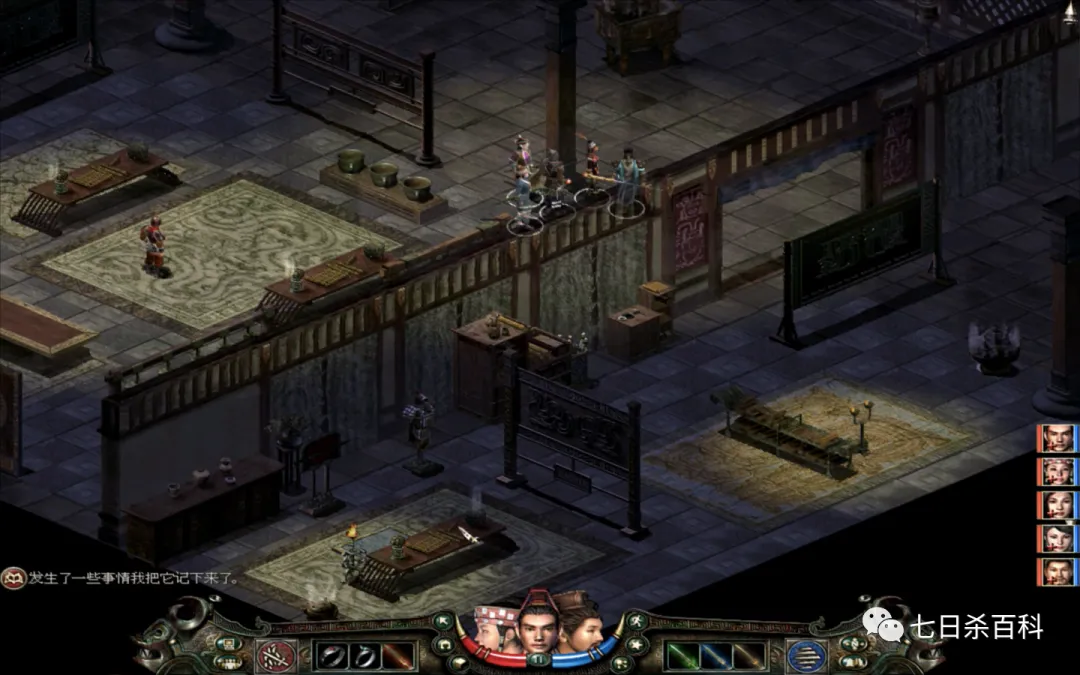This screenshot has width=1080, height=675.
Task: Toggle the pause button below center portrait
Action: [540, 659]
